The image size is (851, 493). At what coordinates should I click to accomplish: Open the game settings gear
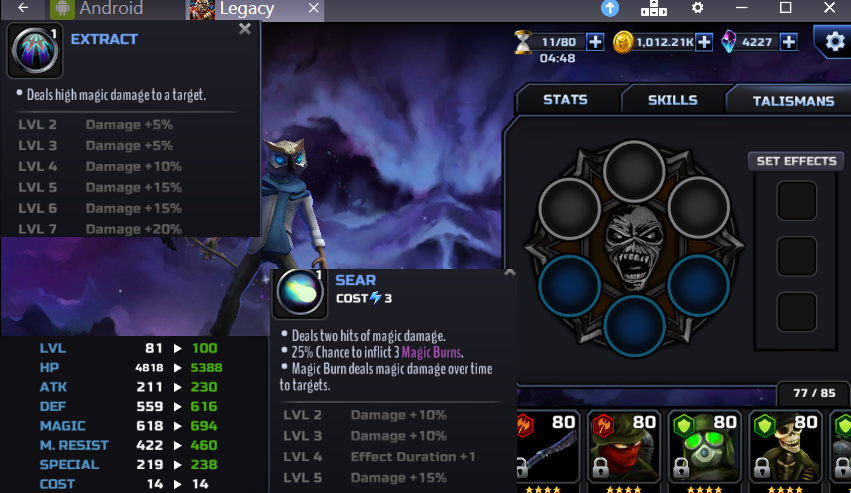point(834,42)
